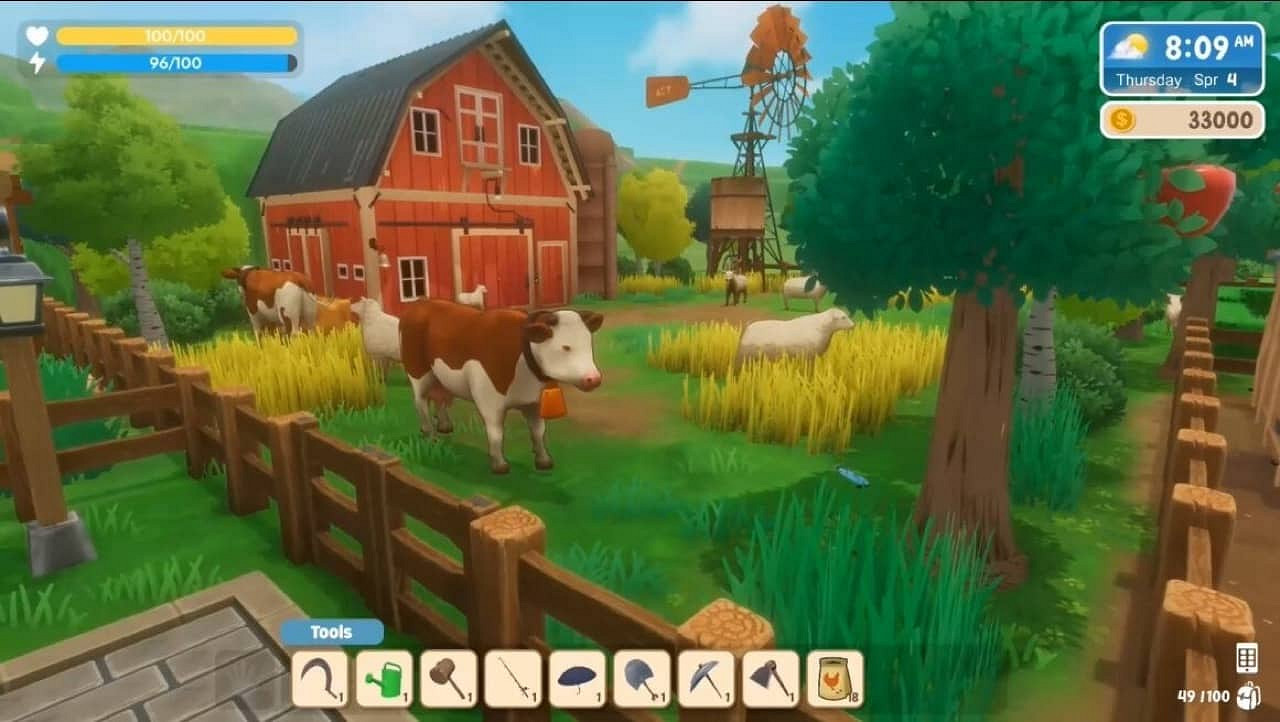Click the 49/100 inventory counter
Image resolution: width=1280 pixels, height=722 pixels.
(1203, 697)
